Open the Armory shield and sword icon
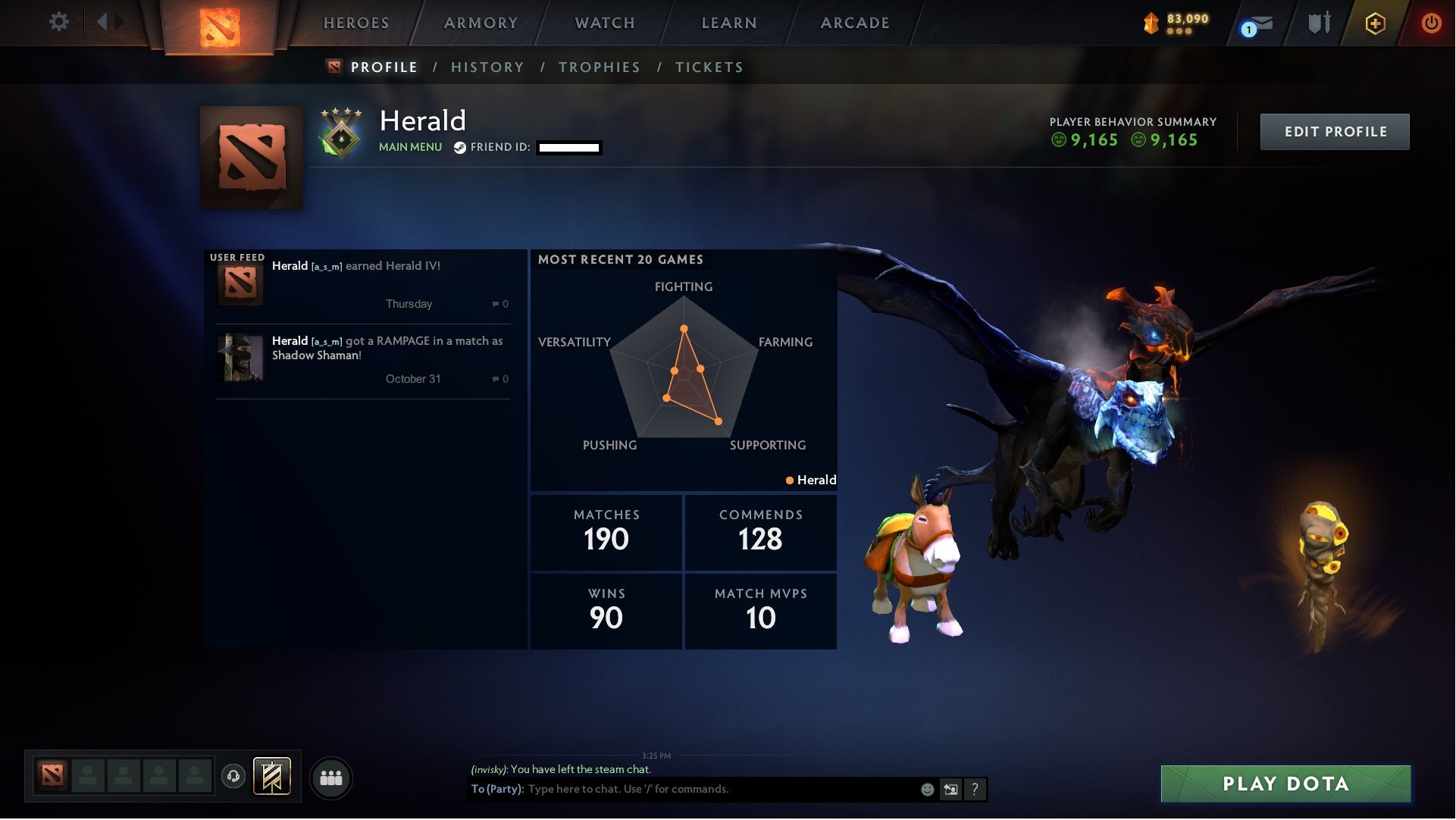This screenshot has height=820, width=1456. [1318, 22]
